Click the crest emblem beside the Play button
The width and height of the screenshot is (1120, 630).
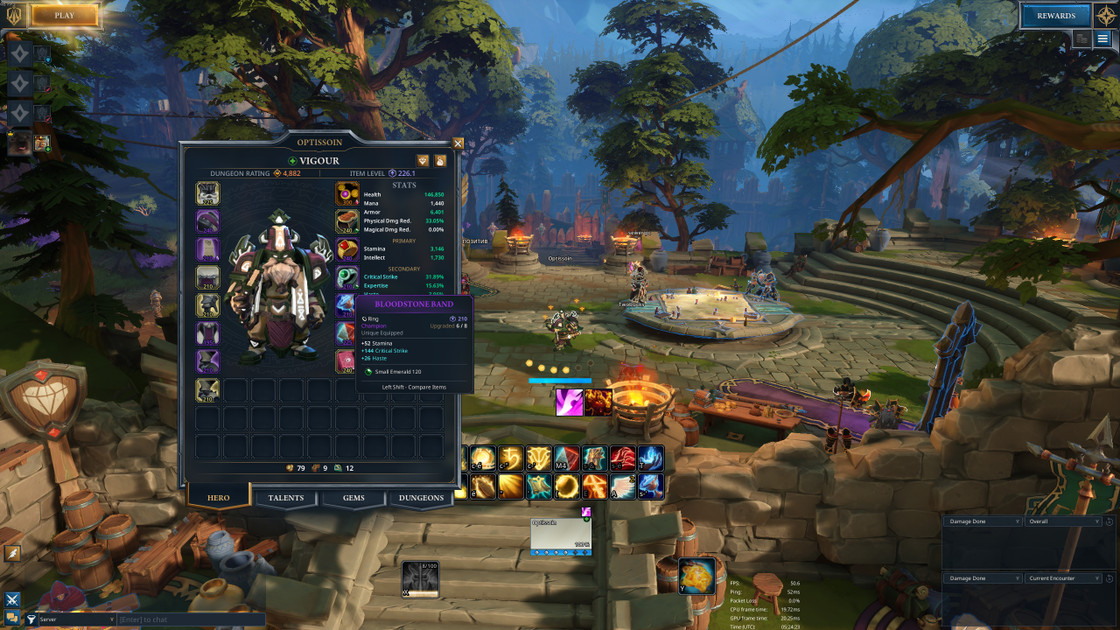coord(14,15)
